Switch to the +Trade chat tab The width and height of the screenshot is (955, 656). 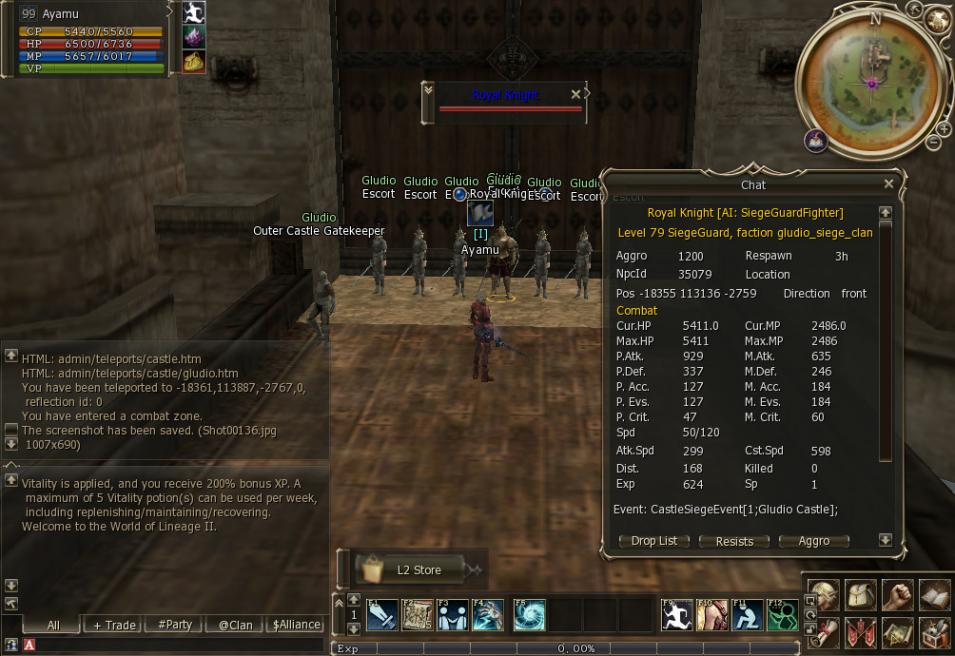[x=114, y=625]
